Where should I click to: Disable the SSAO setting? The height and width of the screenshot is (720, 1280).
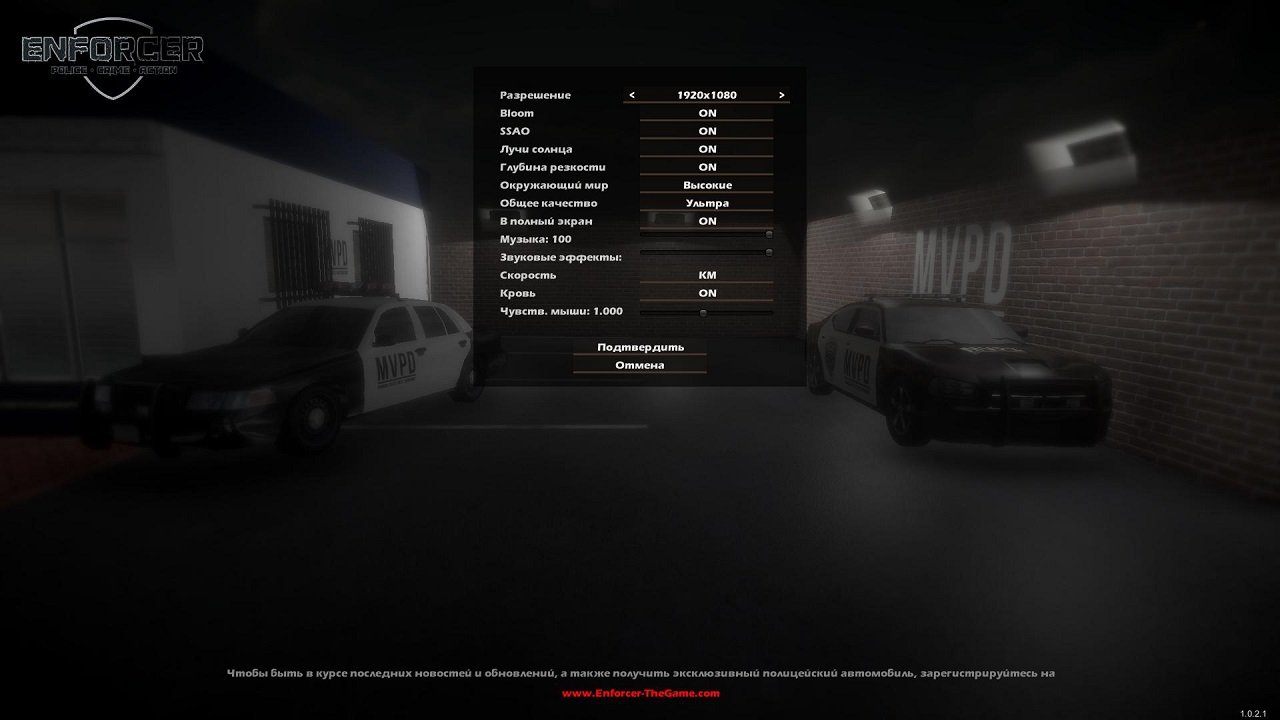point(706,130)
